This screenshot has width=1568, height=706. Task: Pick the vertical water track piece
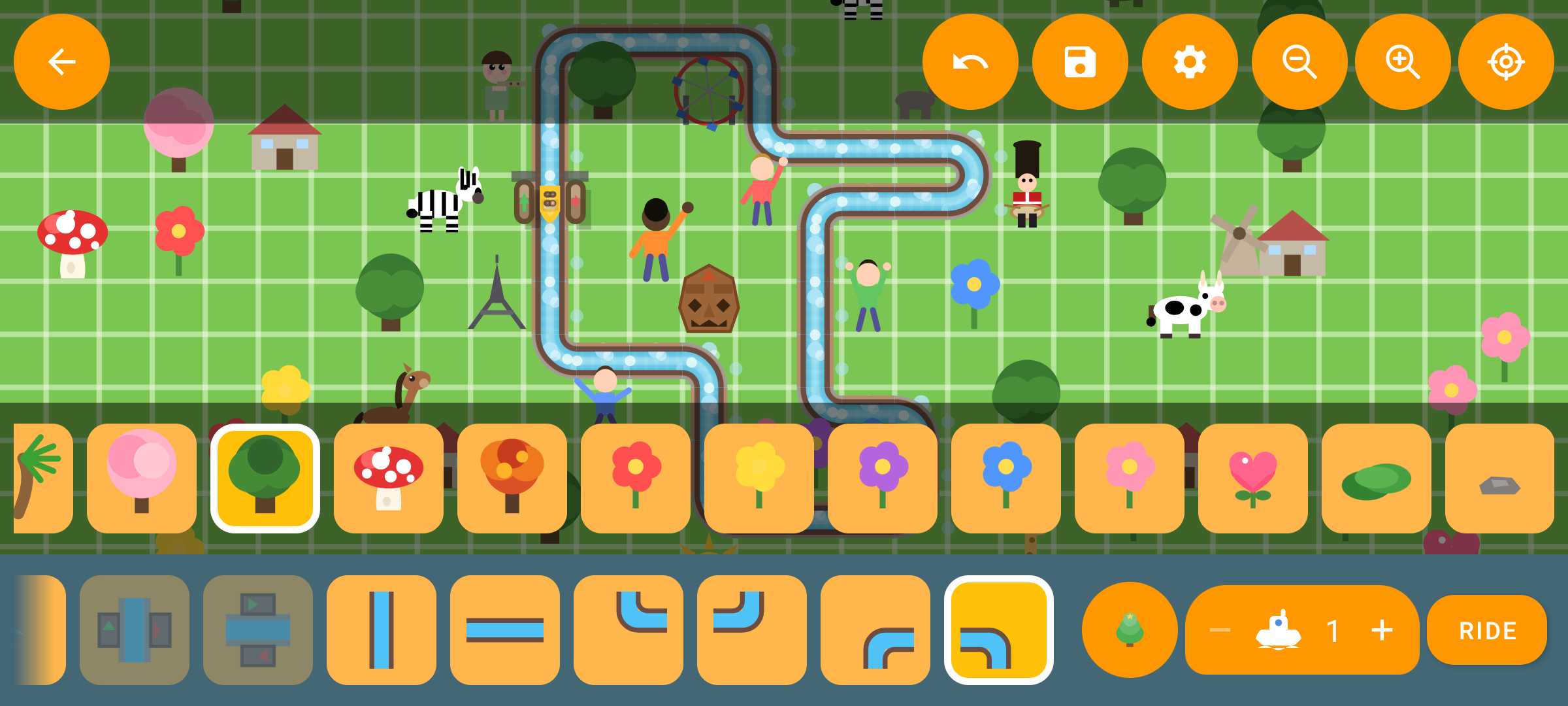(x=381, y=631)
